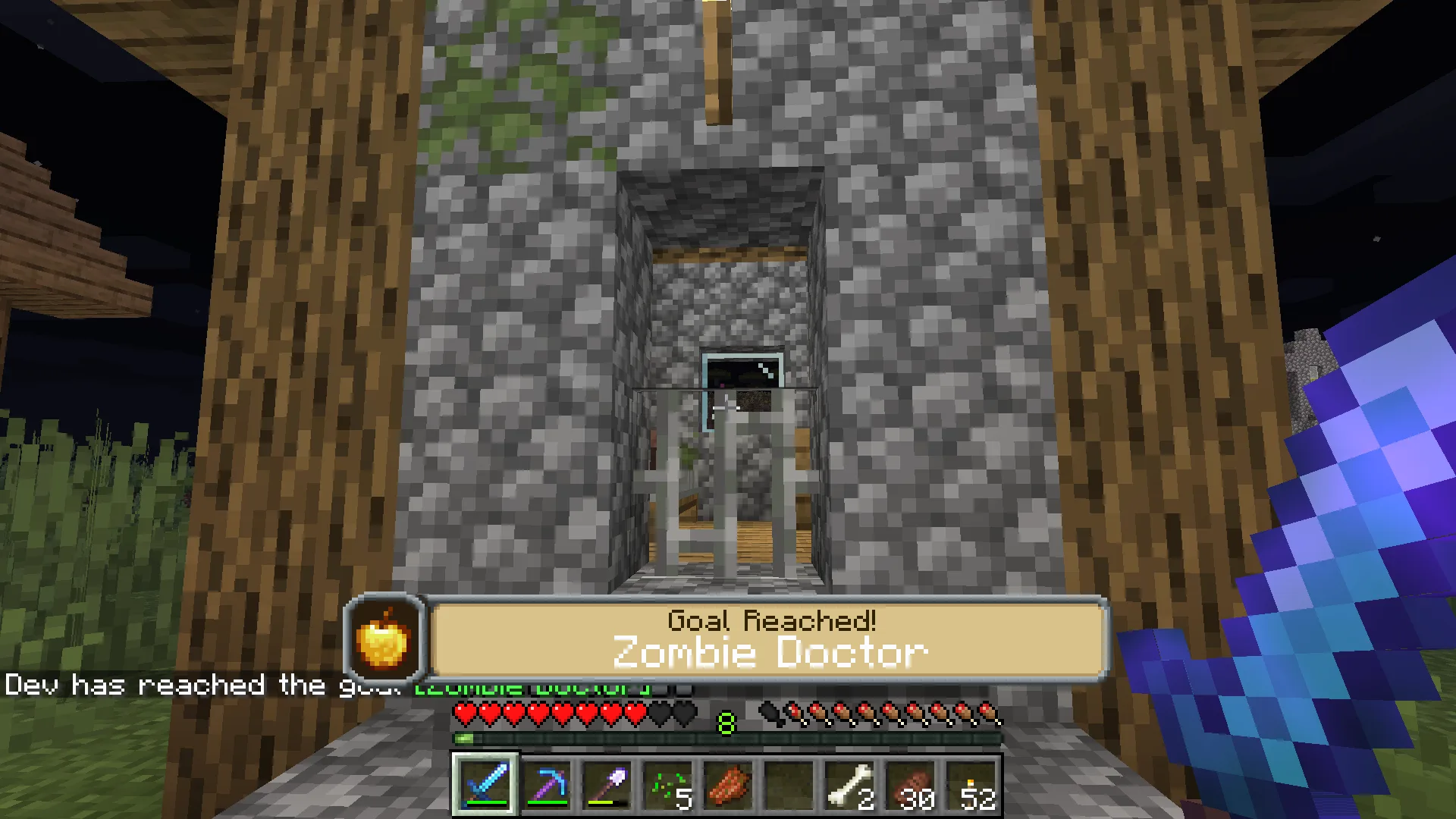Click the crosshair at the center of the screen
Viewport: 1456px width, 819px height.
tap(728, 409)
